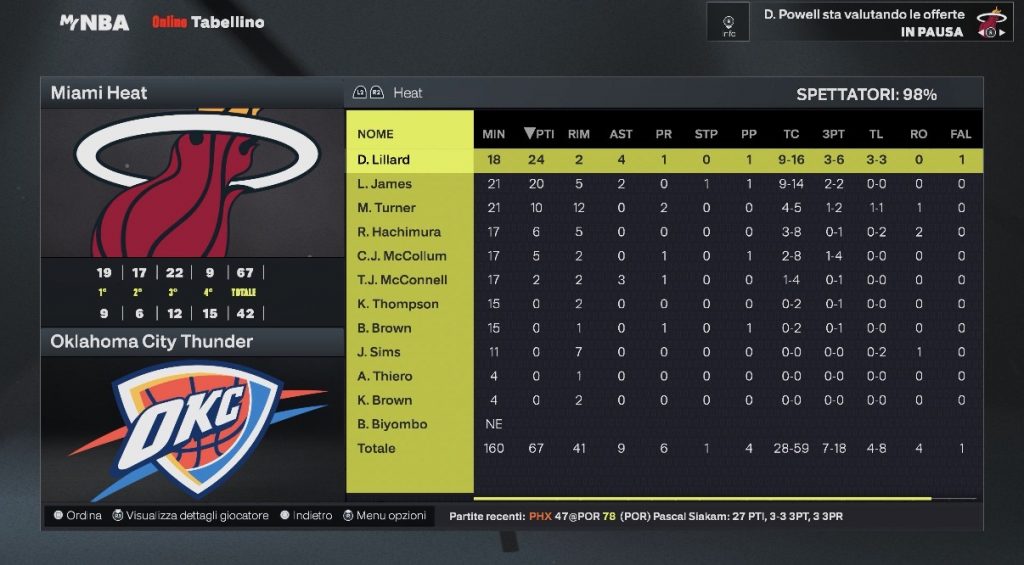The image size is (1024, 565).
Task: Pick R. Hachimura from the player list
Action: coord(399,232)
